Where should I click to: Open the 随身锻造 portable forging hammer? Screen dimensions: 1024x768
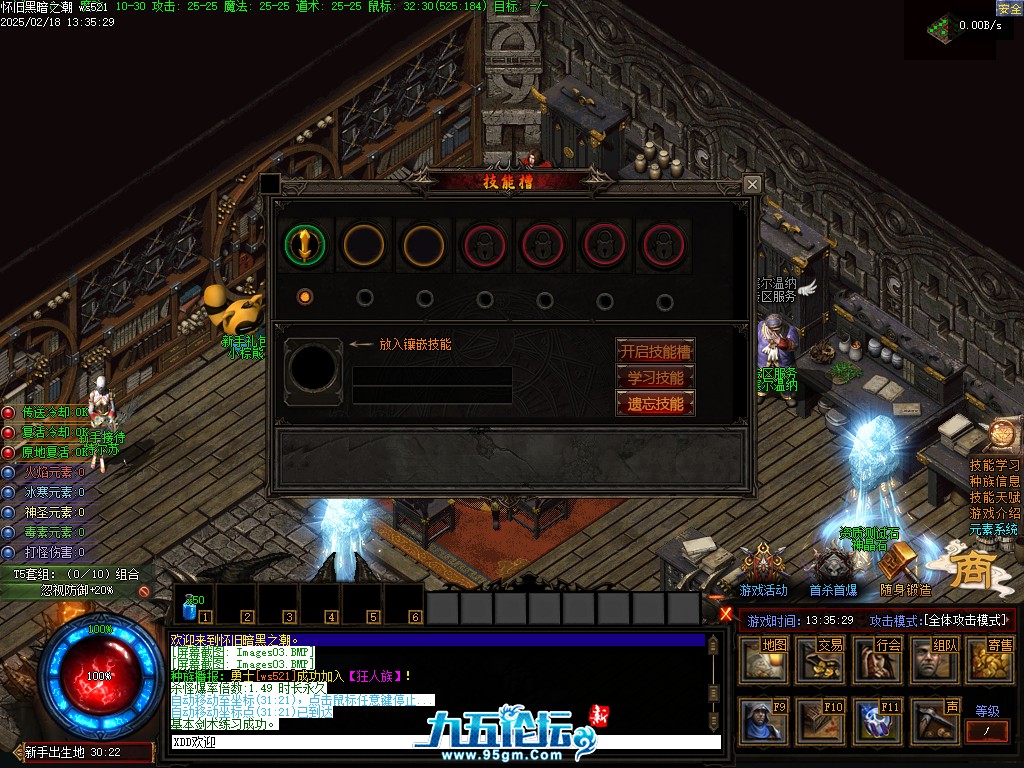coord(904,568)
